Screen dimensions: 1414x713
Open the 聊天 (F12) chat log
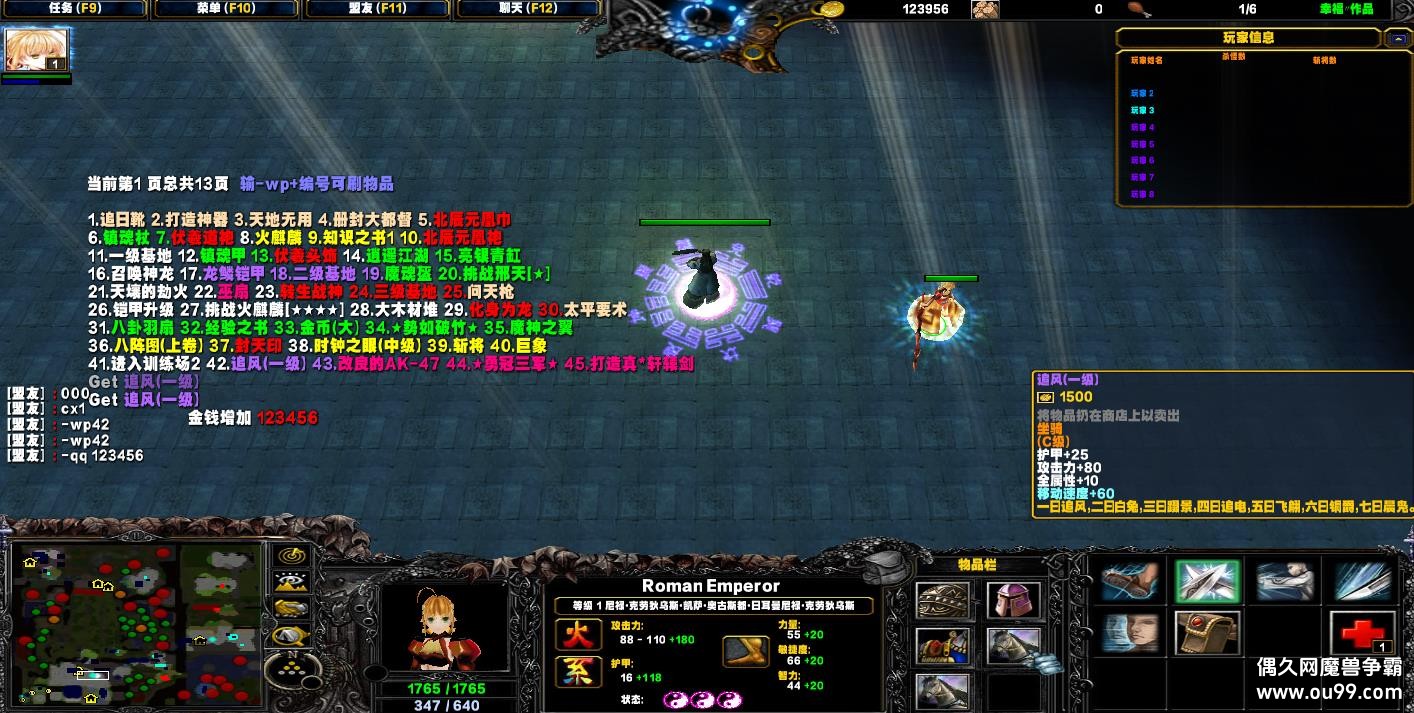529,9
